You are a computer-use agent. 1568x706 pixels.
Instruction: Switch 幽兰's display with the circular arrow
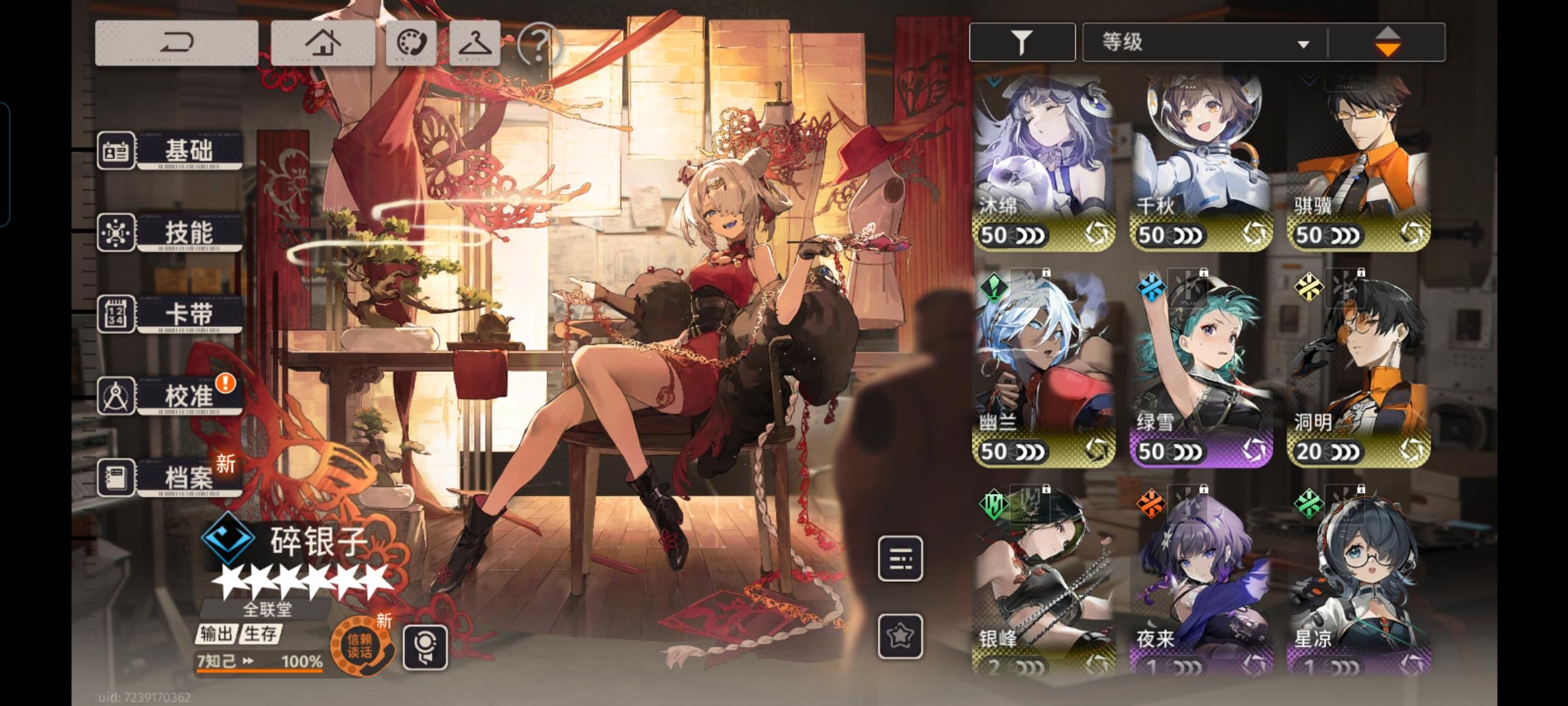pyautogui.click(x=1097, y=450)
